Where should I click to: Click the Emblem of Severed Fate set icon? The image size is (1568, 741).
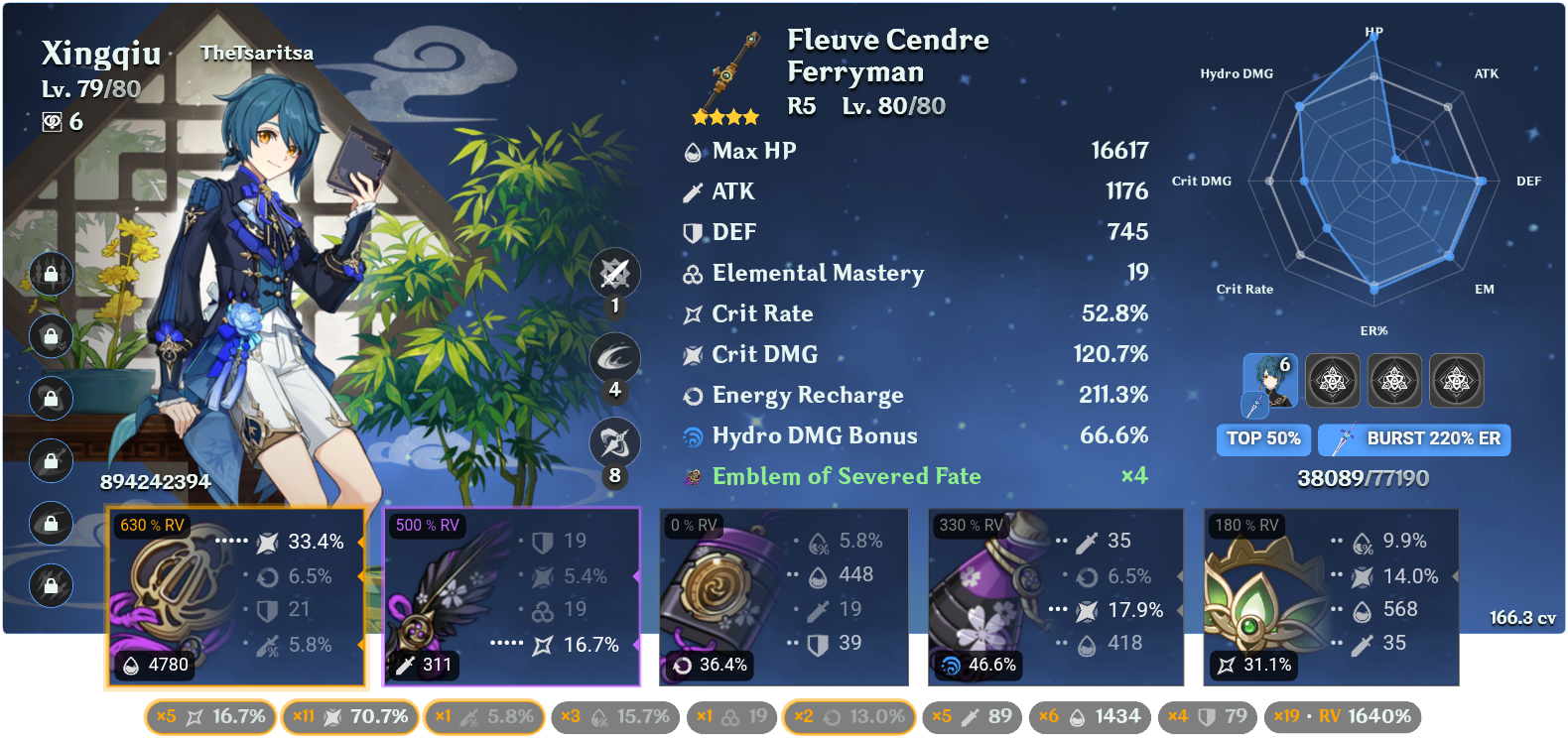[x=692, y=476]
